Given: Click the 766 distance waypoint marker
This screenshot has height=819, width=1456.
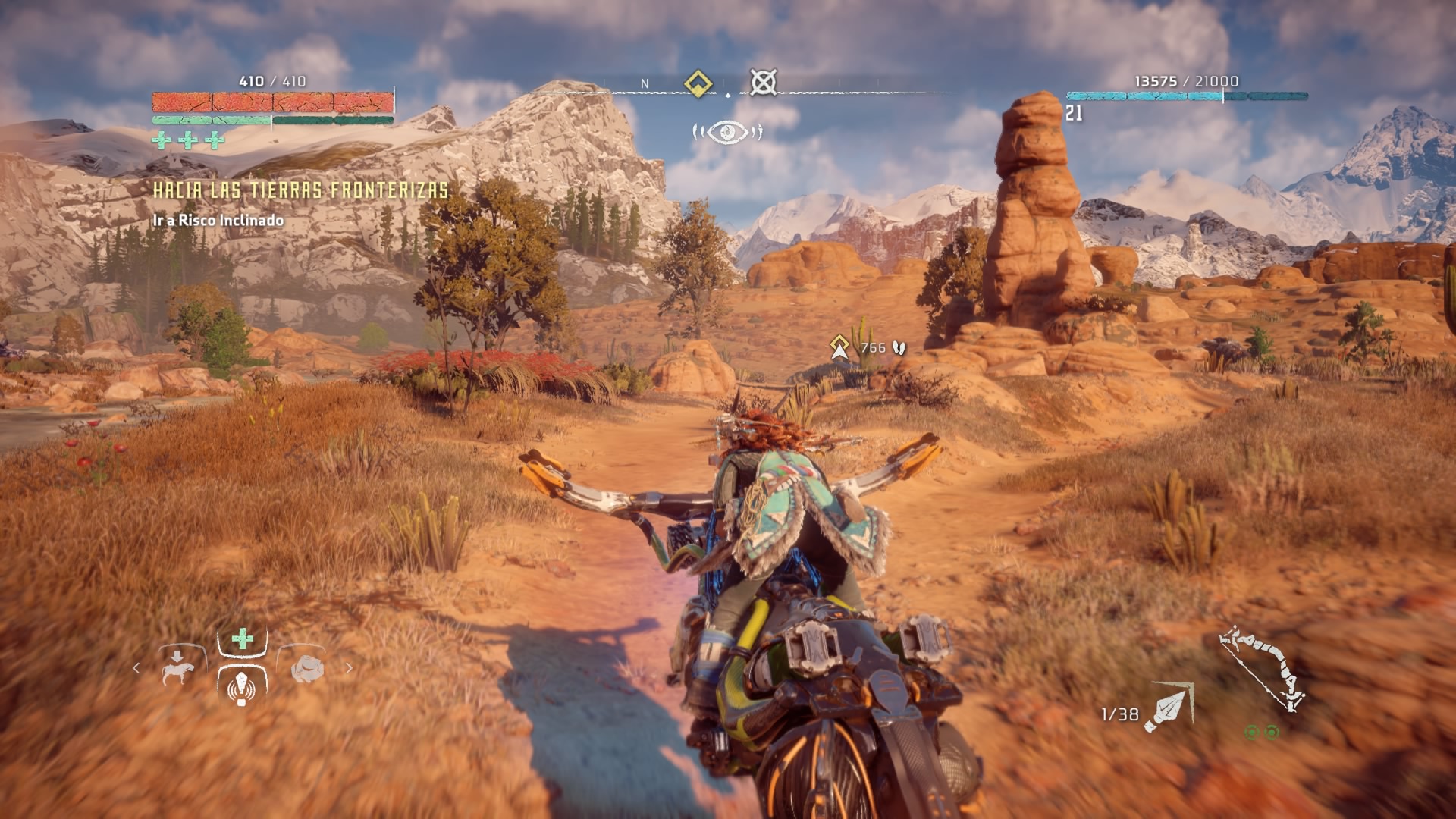Looking at the screenshot, I should click(839, 347).
